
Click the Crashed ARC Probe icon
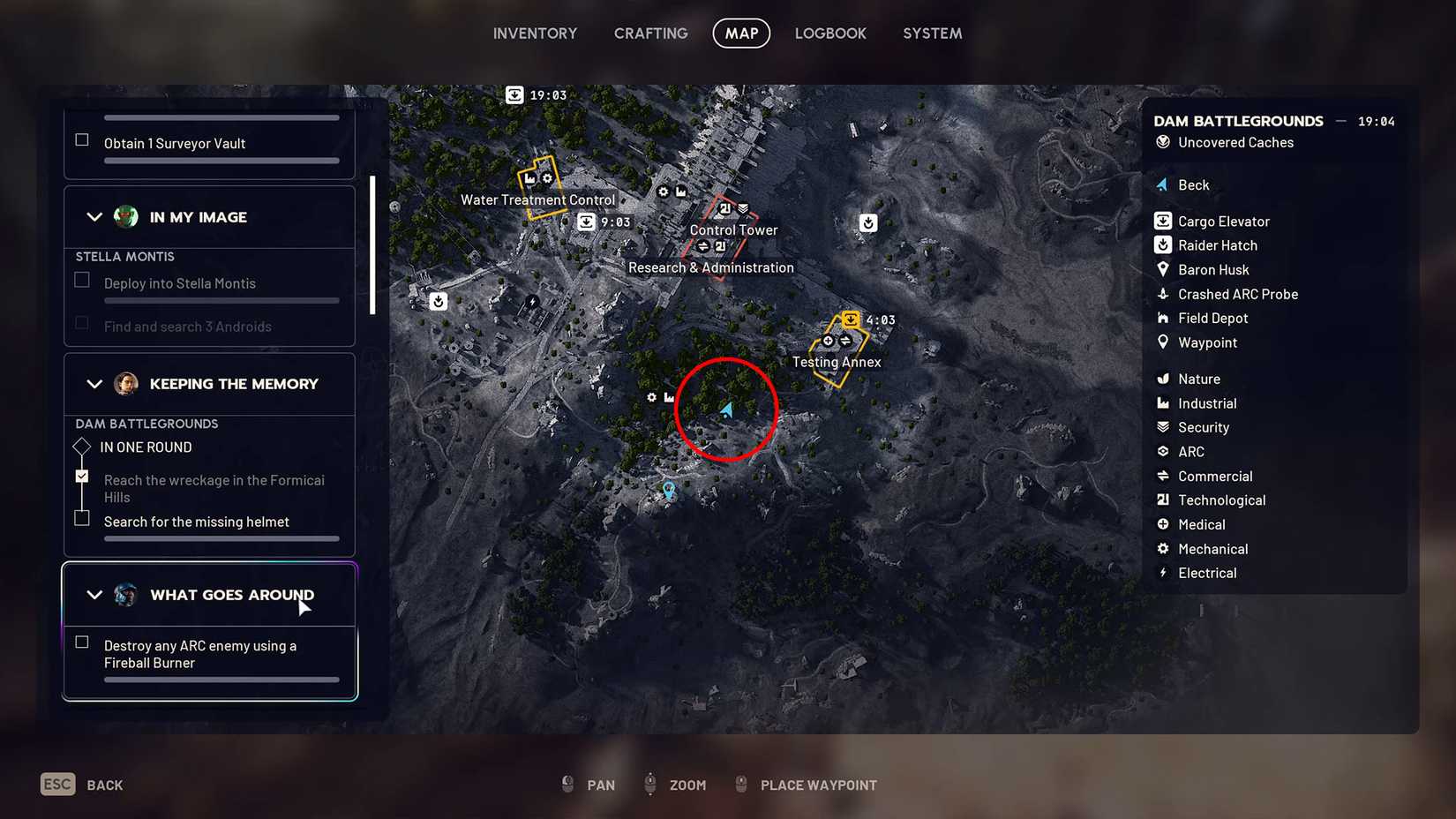click(x=1163, y=294)
